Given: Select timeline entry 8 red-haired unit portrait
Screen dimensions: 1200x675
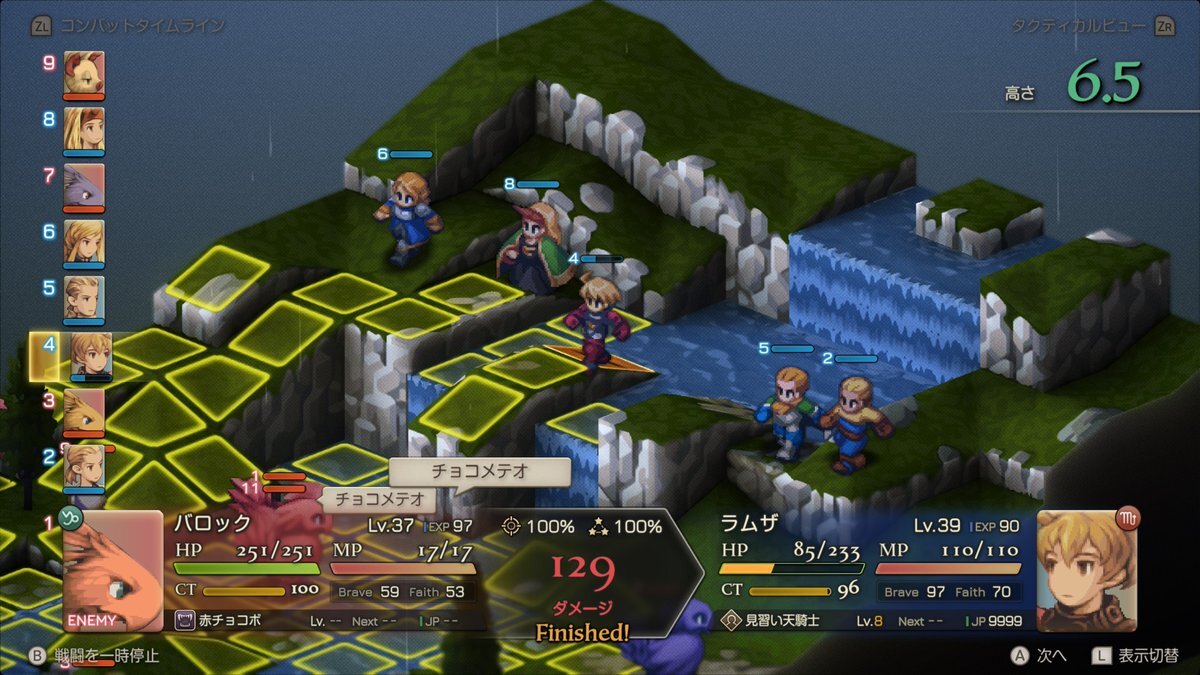Looking at the screenshot, I should coord(84,128).
